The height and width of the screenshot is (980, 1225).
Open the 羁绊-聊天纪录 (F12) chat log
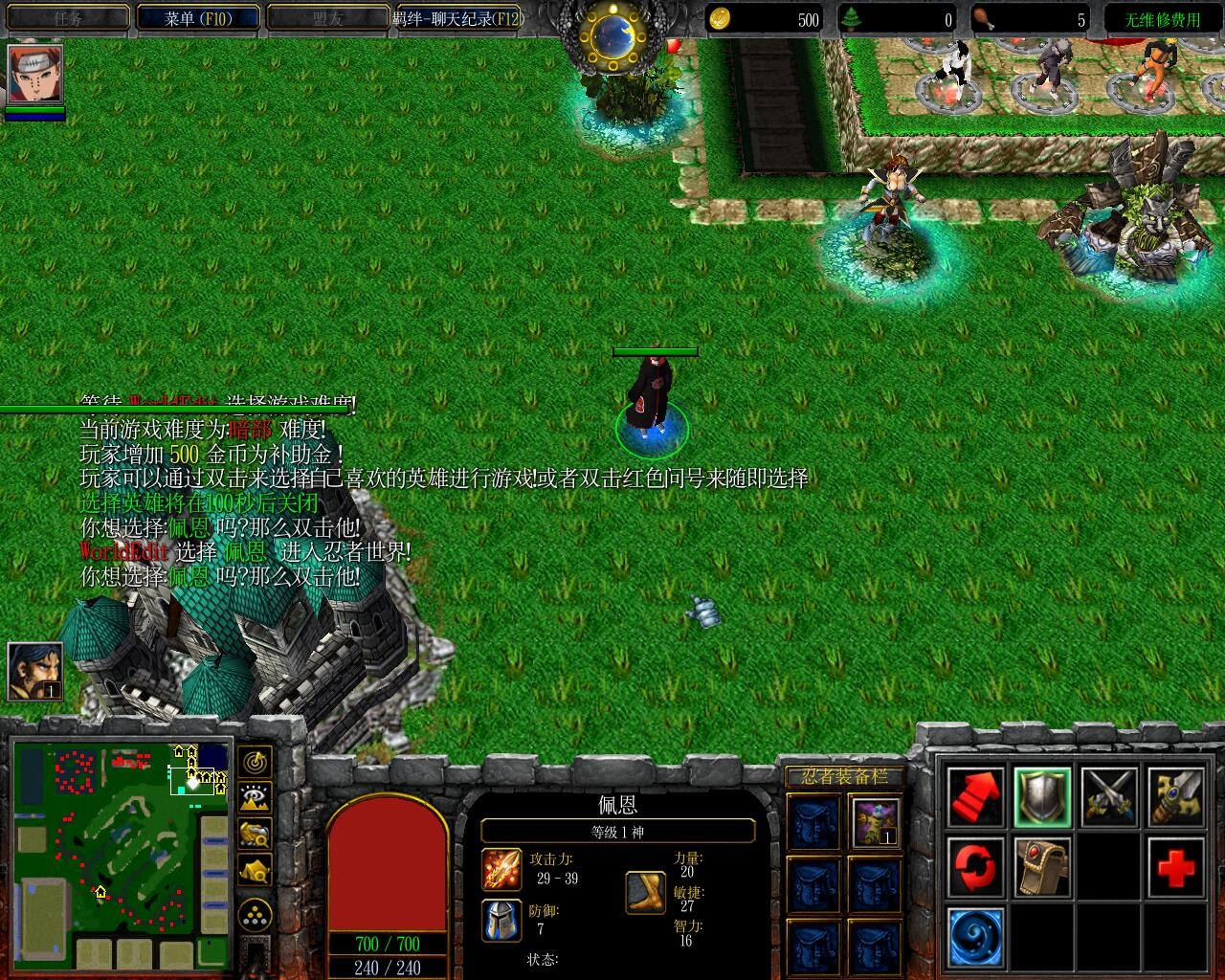click(459, 18)
